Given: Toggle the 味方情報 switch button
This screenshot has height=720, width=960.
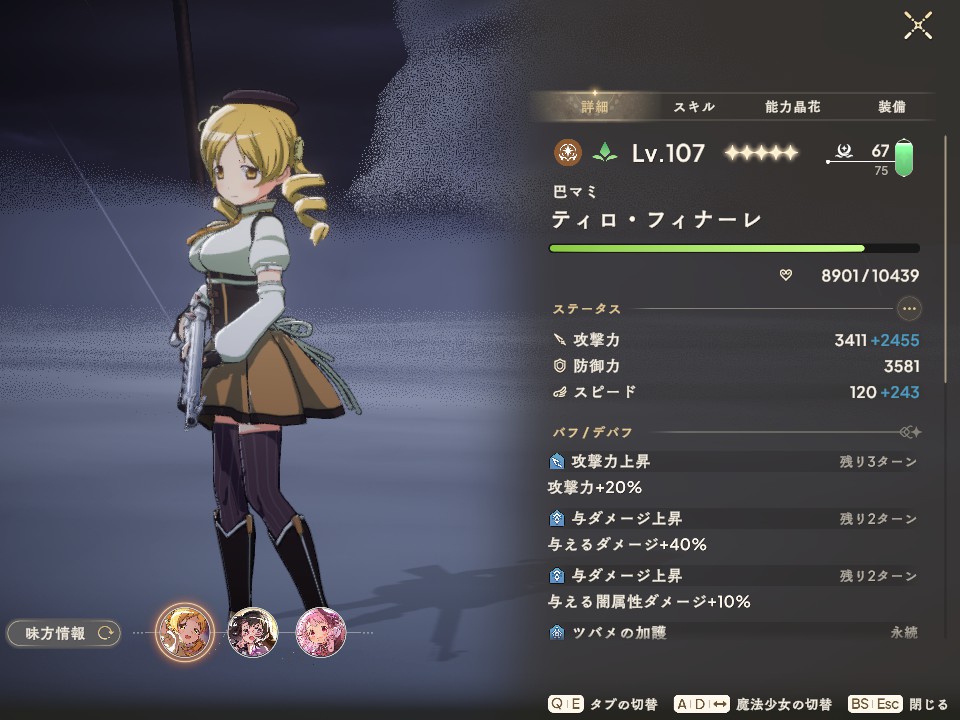Looking at the screenshot, I should click(64, 633).
